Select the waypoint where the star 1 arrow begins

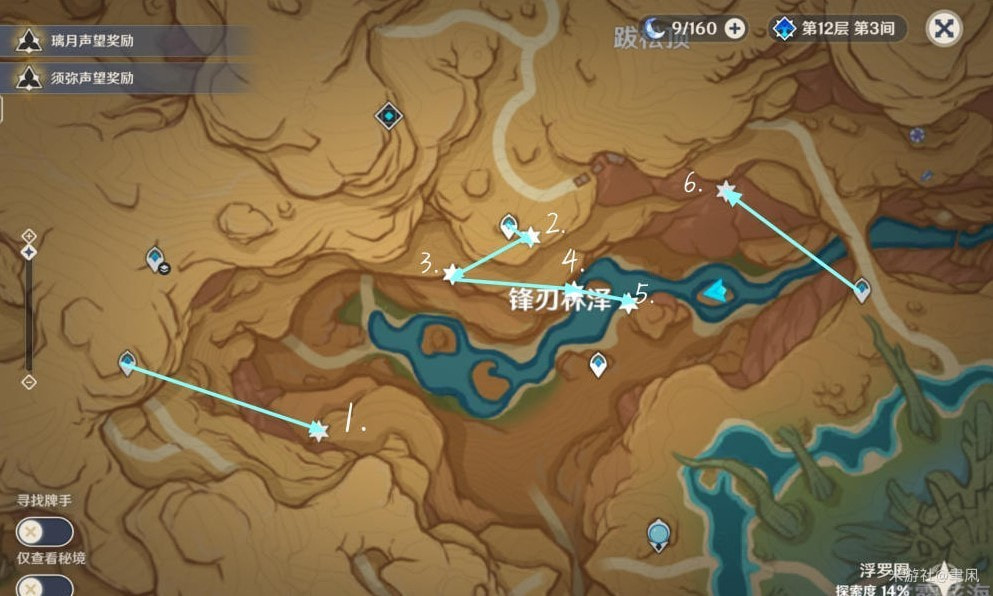click(127, 362)
